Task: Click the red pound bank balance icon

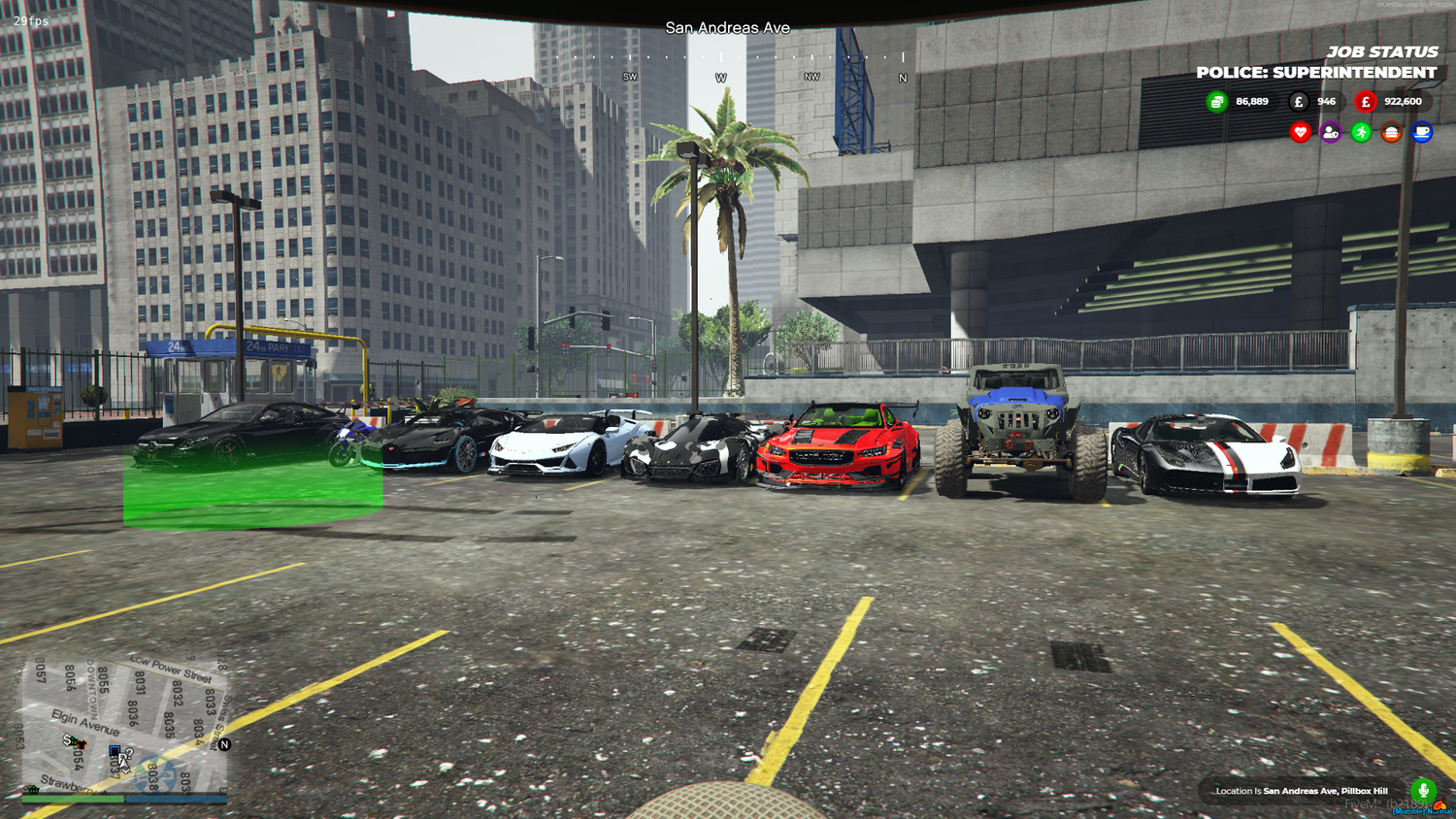Action: pos(1366,102)
